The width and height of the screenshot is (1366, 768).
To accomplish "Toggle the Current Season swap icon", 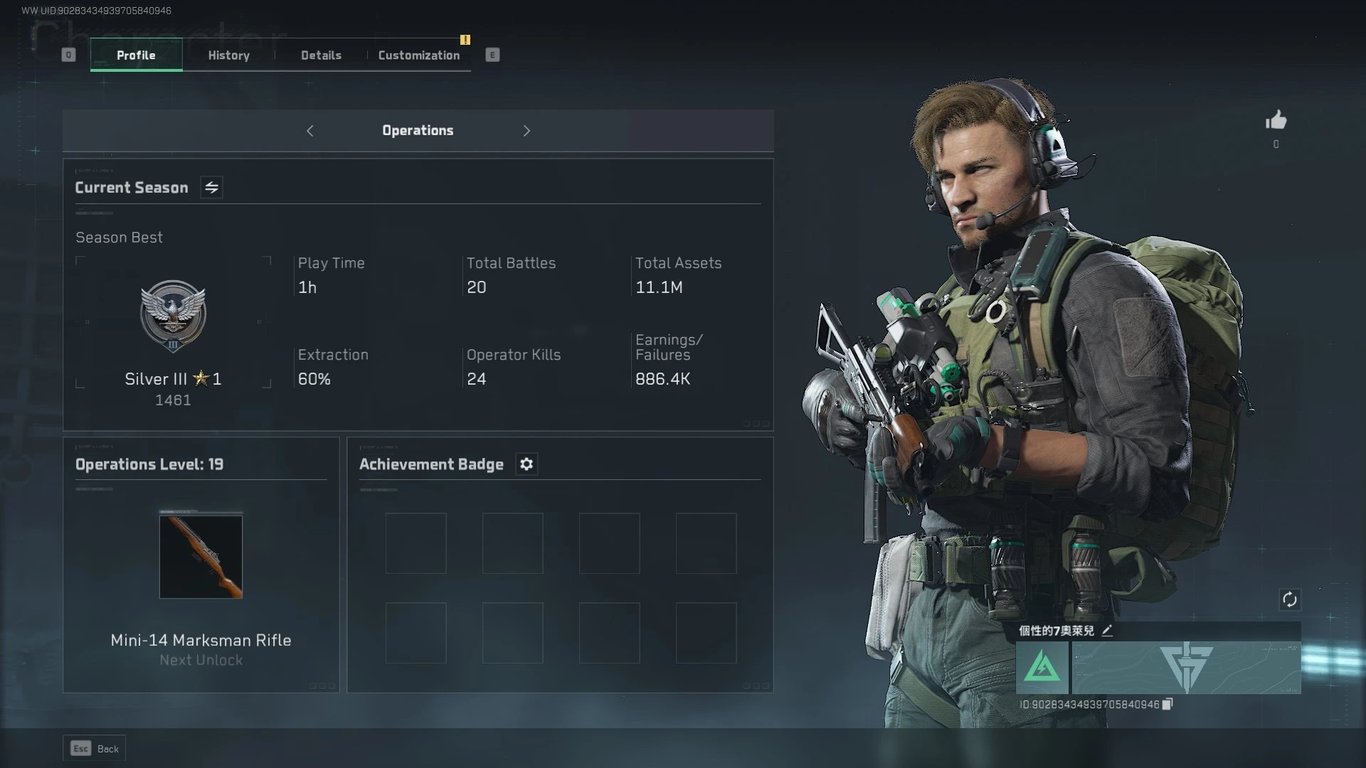I will coord(212,187).
